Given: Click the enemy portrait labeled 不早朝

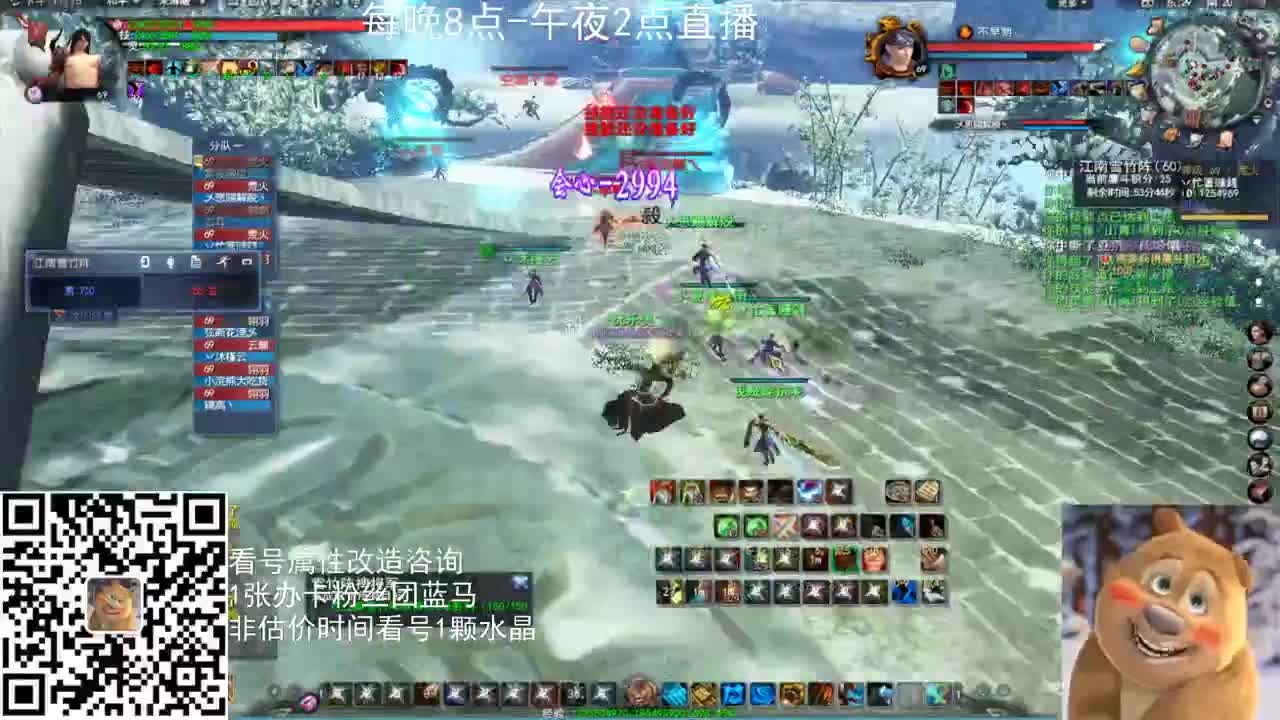Looking at the screenshot, I should (896, 52).
